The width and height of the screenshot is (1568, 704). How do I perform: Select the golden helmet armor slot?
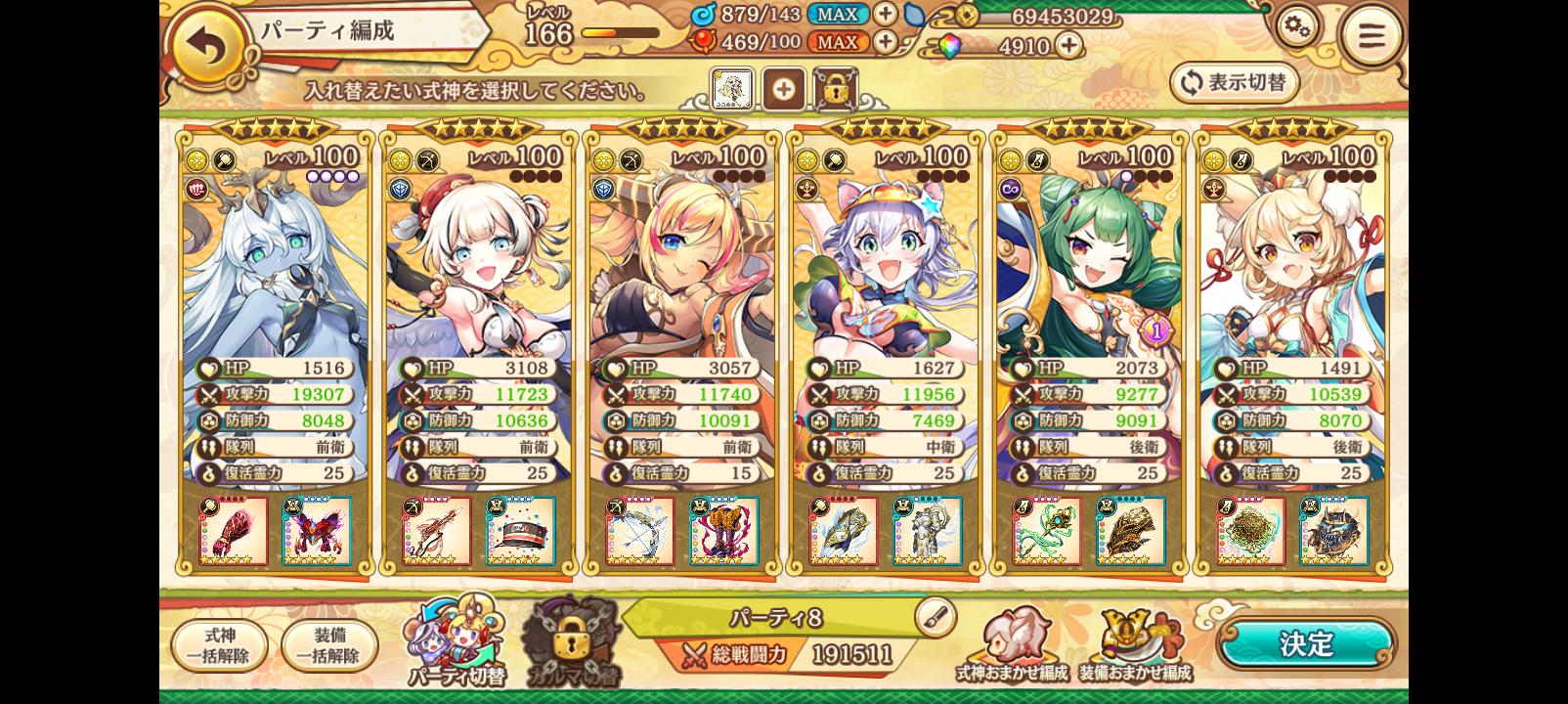(1131, 531)
